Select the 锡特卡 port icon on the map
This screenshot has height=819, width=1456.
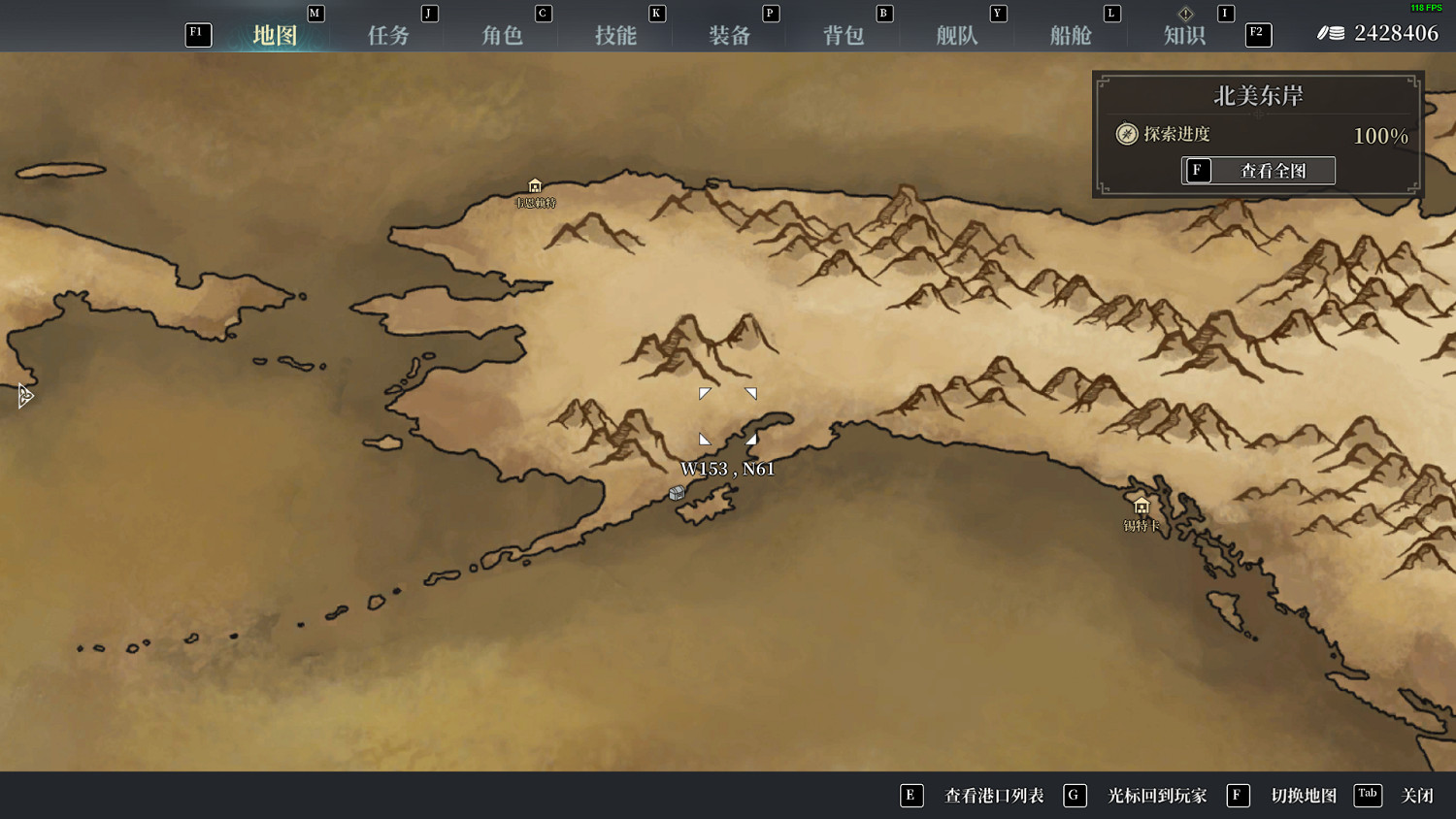1142,507
